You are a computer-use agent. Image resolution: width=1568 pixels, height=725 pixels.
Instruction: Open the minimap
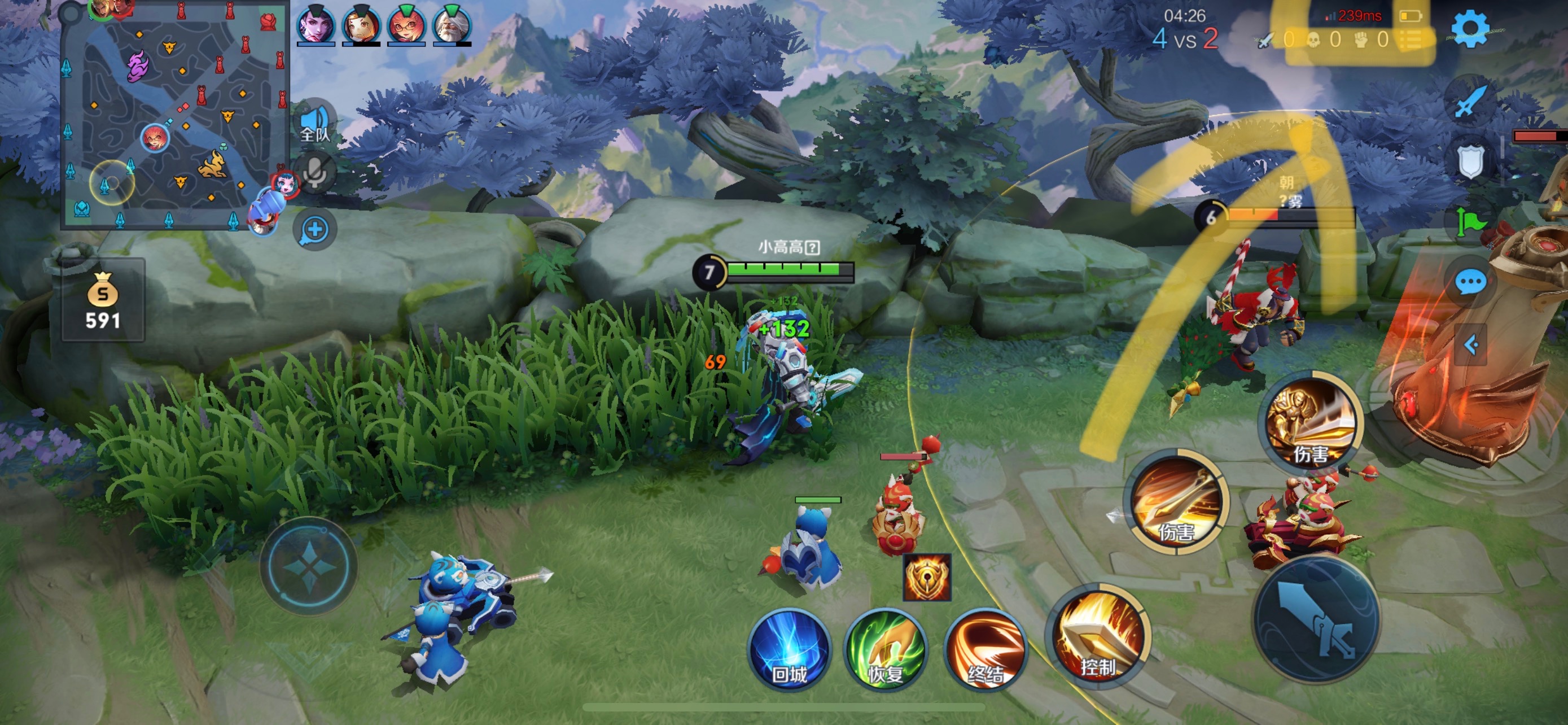tap(175, 116)
